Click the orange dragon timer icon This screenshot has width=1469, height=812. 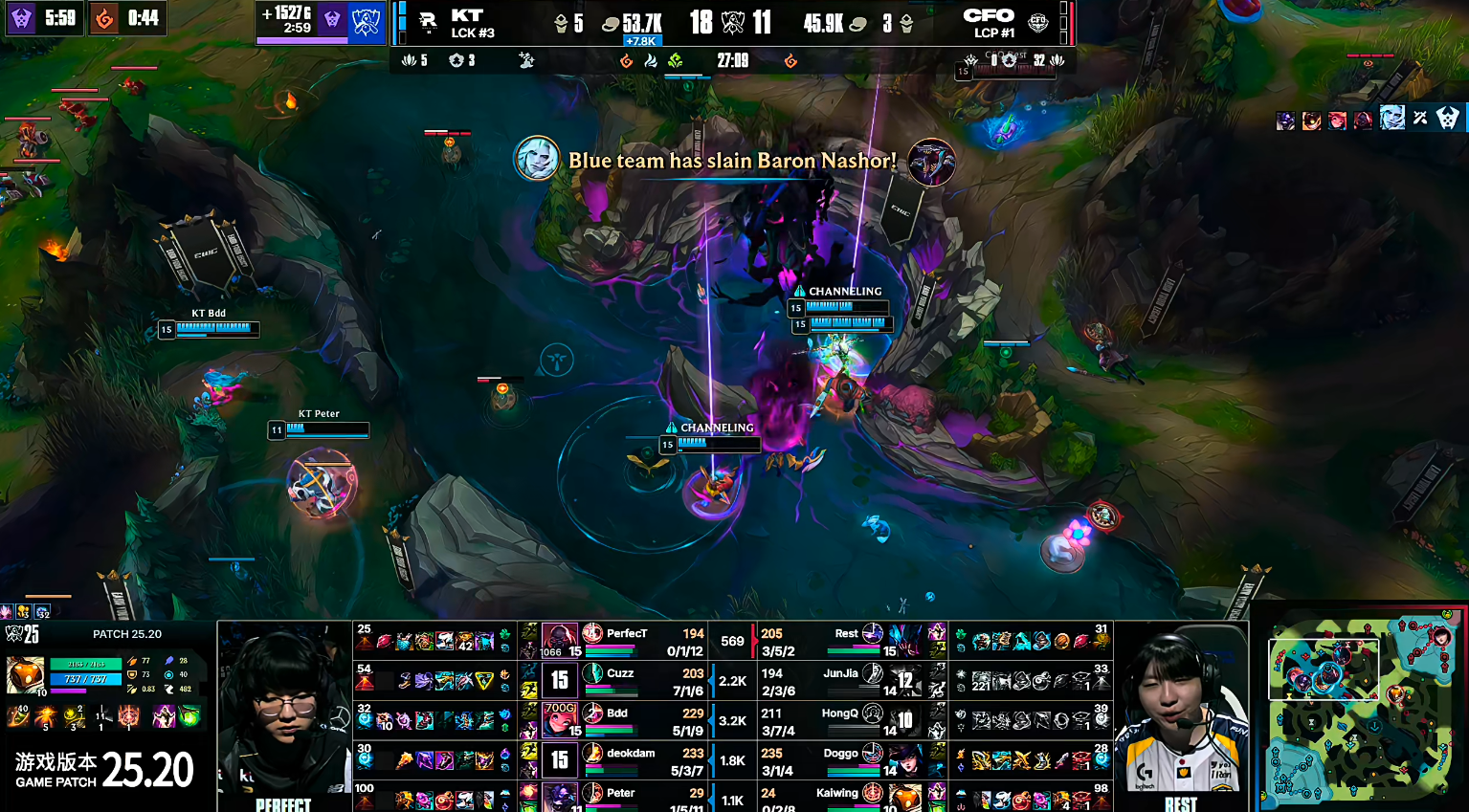[x=104, y=18]
